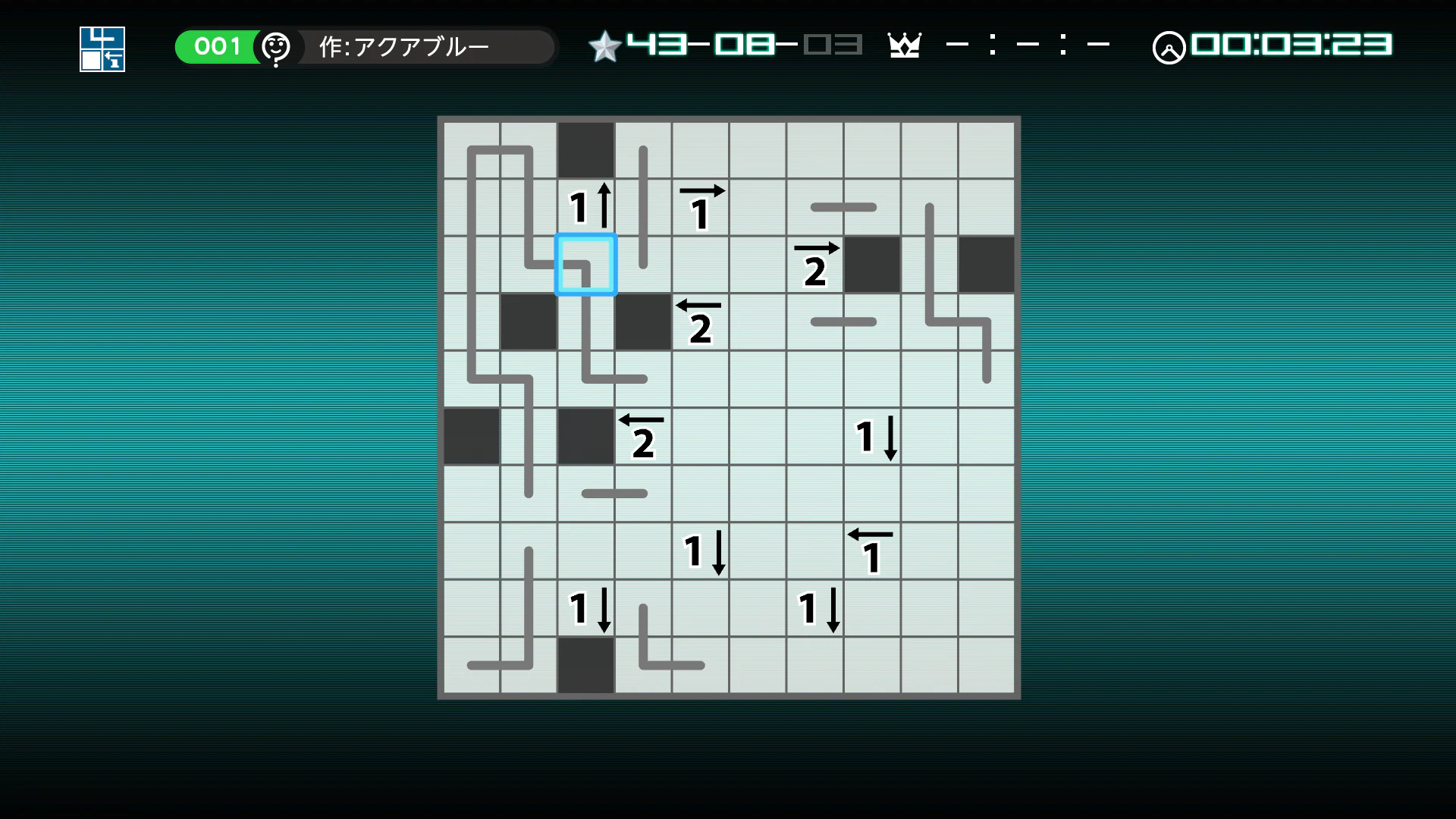Select the black cell in the top row
This screenshot has height=819, width=1456.
pyautogui.click(x=585, y=149)
